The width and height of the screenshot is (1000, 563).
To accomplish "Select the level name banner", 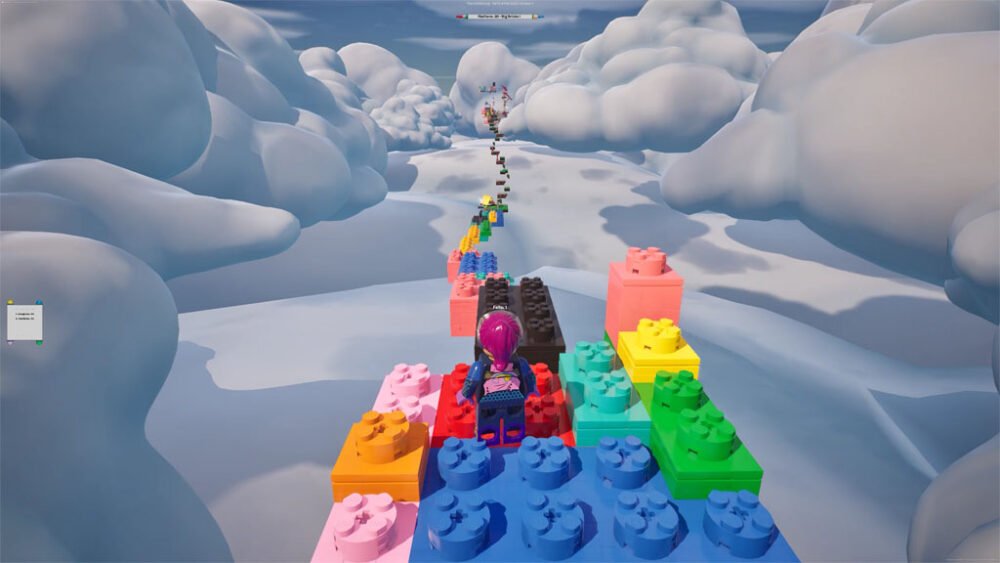I will point(499,16).
